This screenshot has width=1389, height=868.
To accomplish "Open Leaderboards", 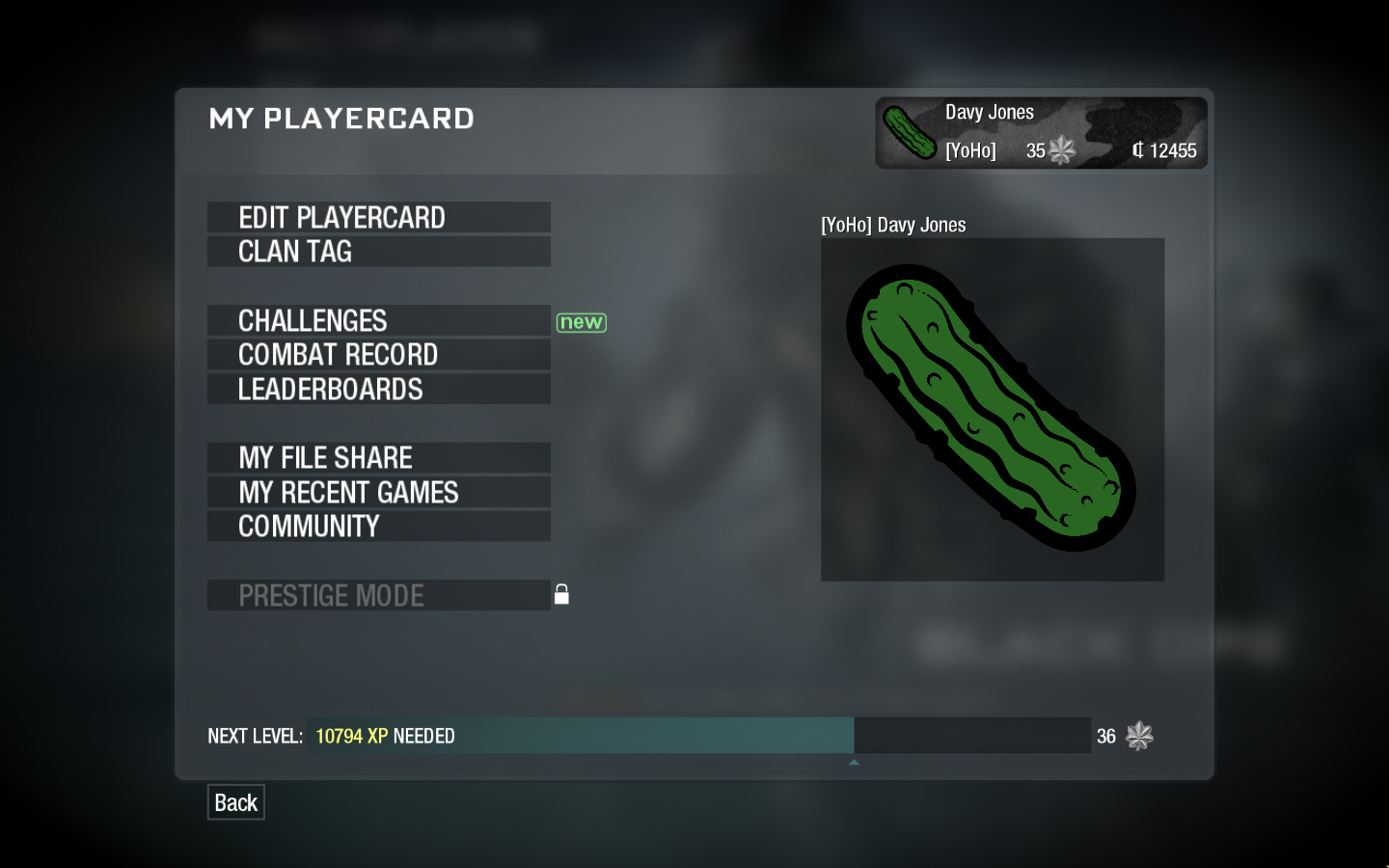I will pos(378,390).
